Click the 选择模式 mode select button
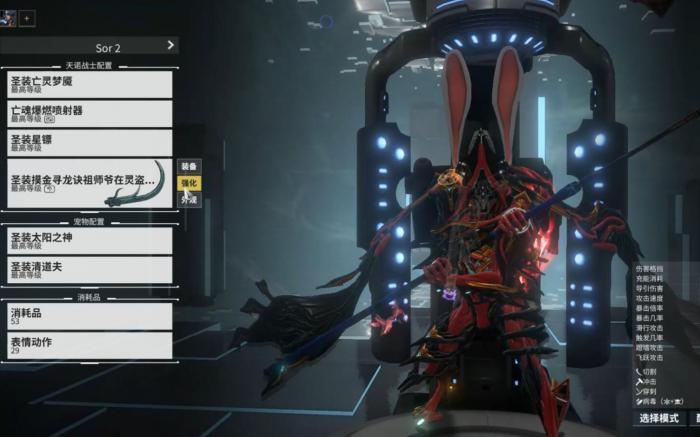Viewport: 700px width, 437px height. 660,418
